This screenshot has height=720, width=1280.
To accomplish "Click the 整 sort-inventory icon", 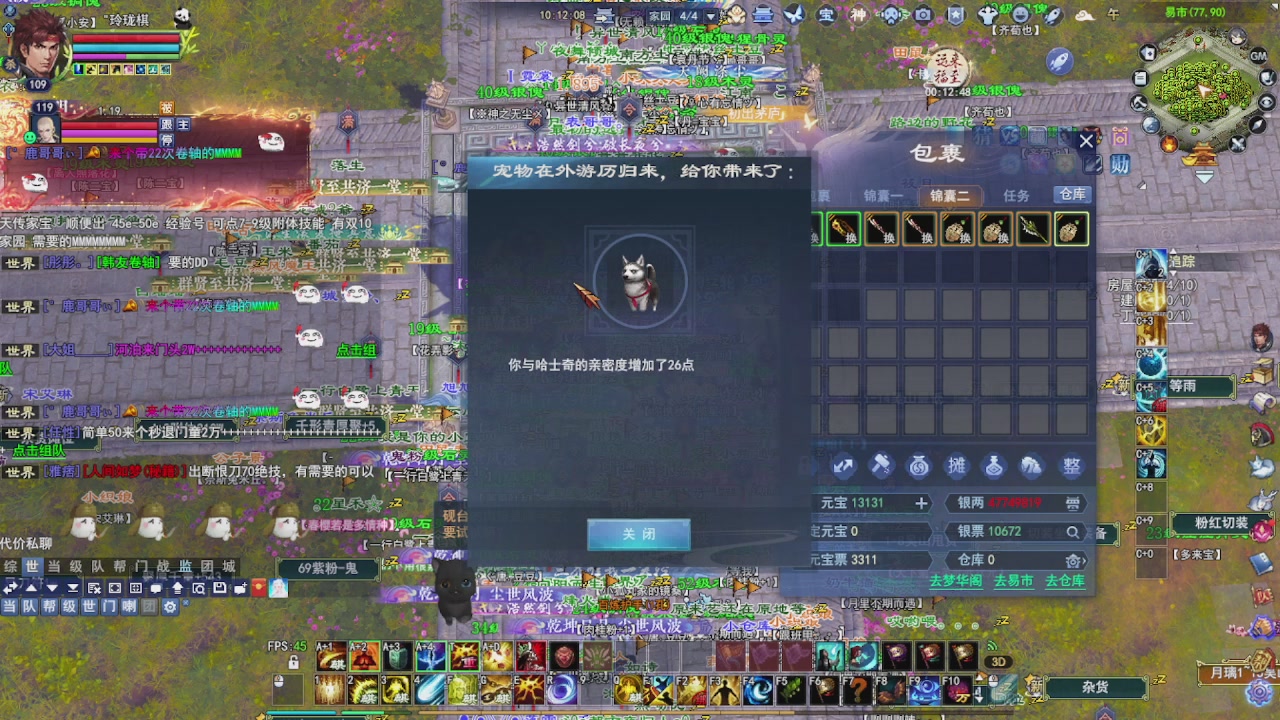I will [1070, 465].
